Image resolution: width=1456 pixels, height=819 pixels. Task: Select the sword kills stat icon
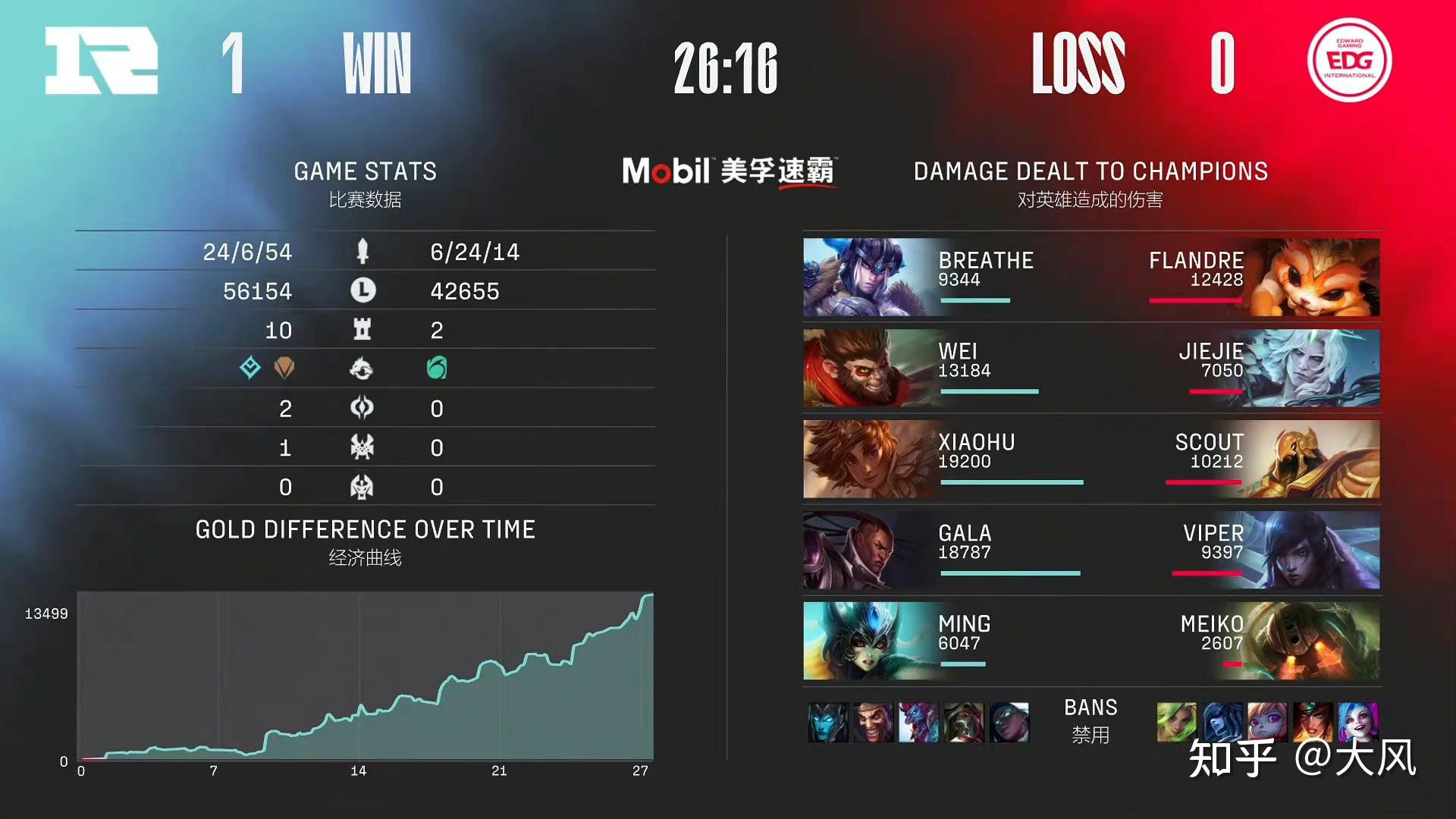362,251
